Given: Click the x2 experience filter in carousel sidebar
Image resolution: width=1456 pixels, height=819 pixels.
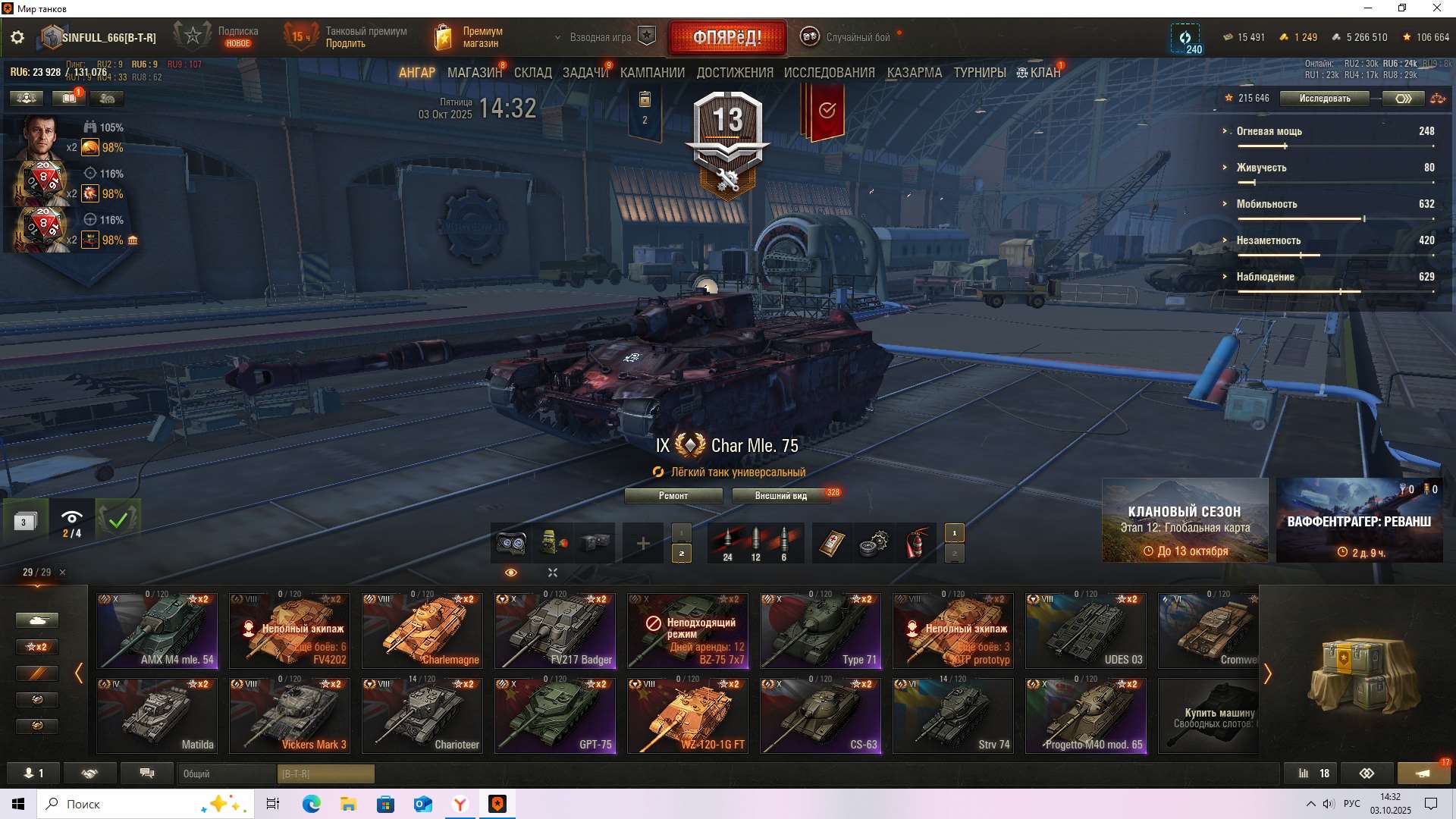Looking at the screenshot, I should point(38,646).
